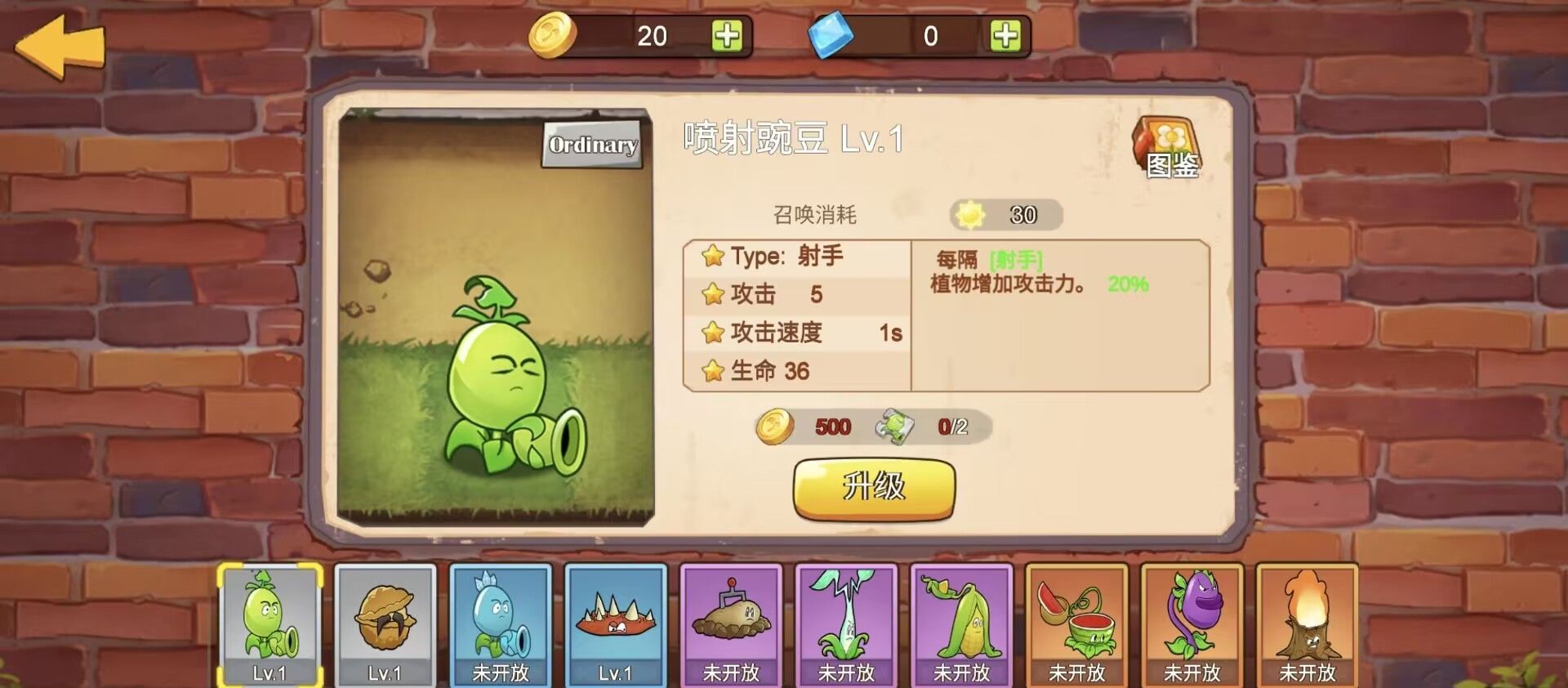Select the blue ice peashooter card
Viewport: 1568px width, 688px height.
[x=501, y=625]
